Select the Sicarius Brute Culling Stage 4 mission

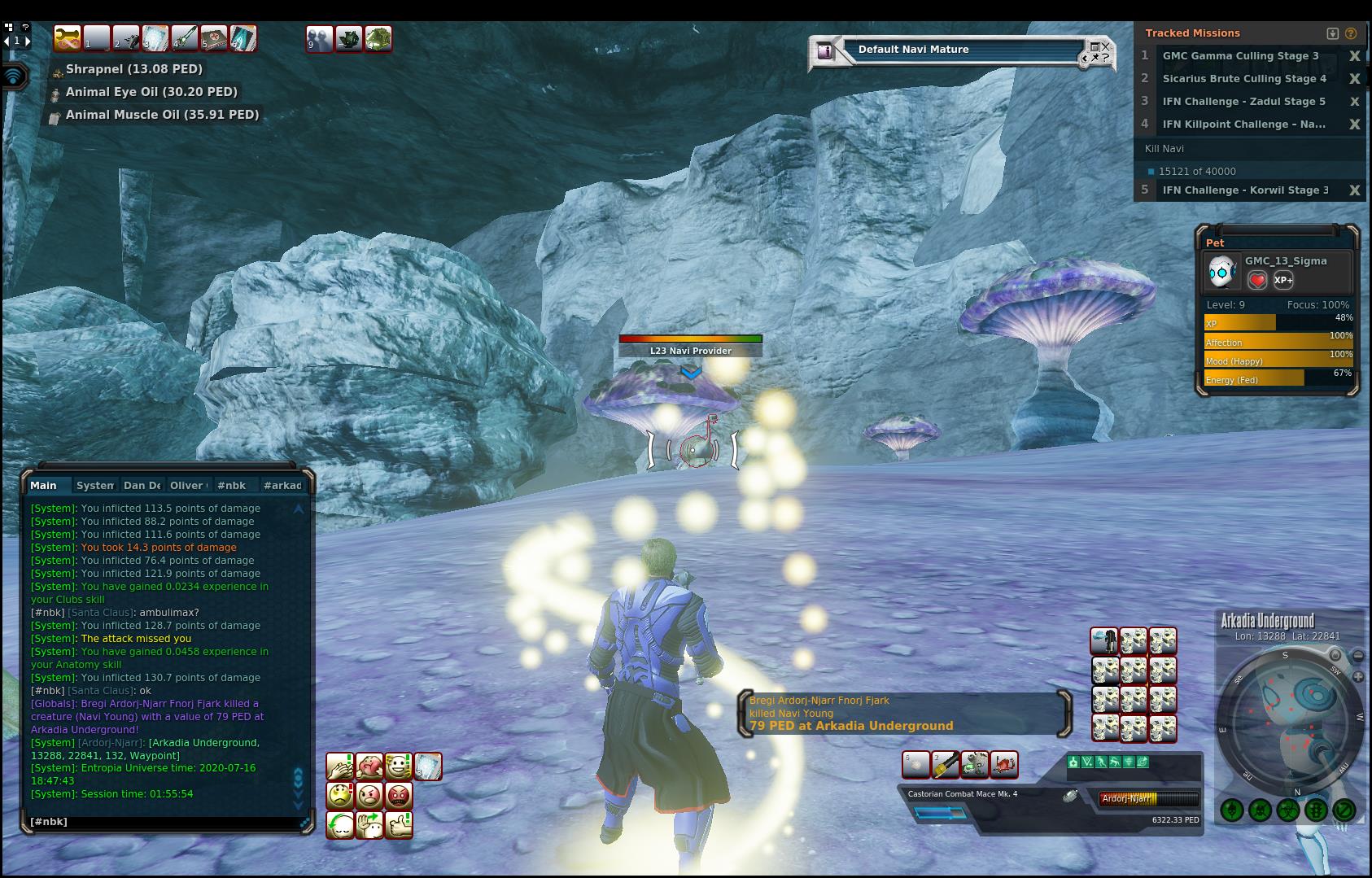(1243, 79)
